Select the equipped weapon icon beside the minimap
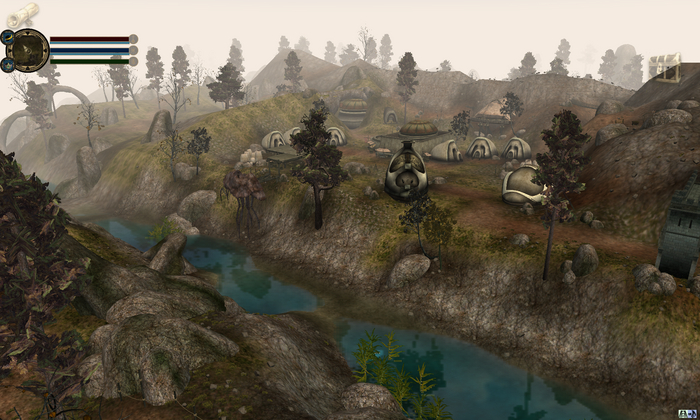The image size is (700, 420). [7, 37]
